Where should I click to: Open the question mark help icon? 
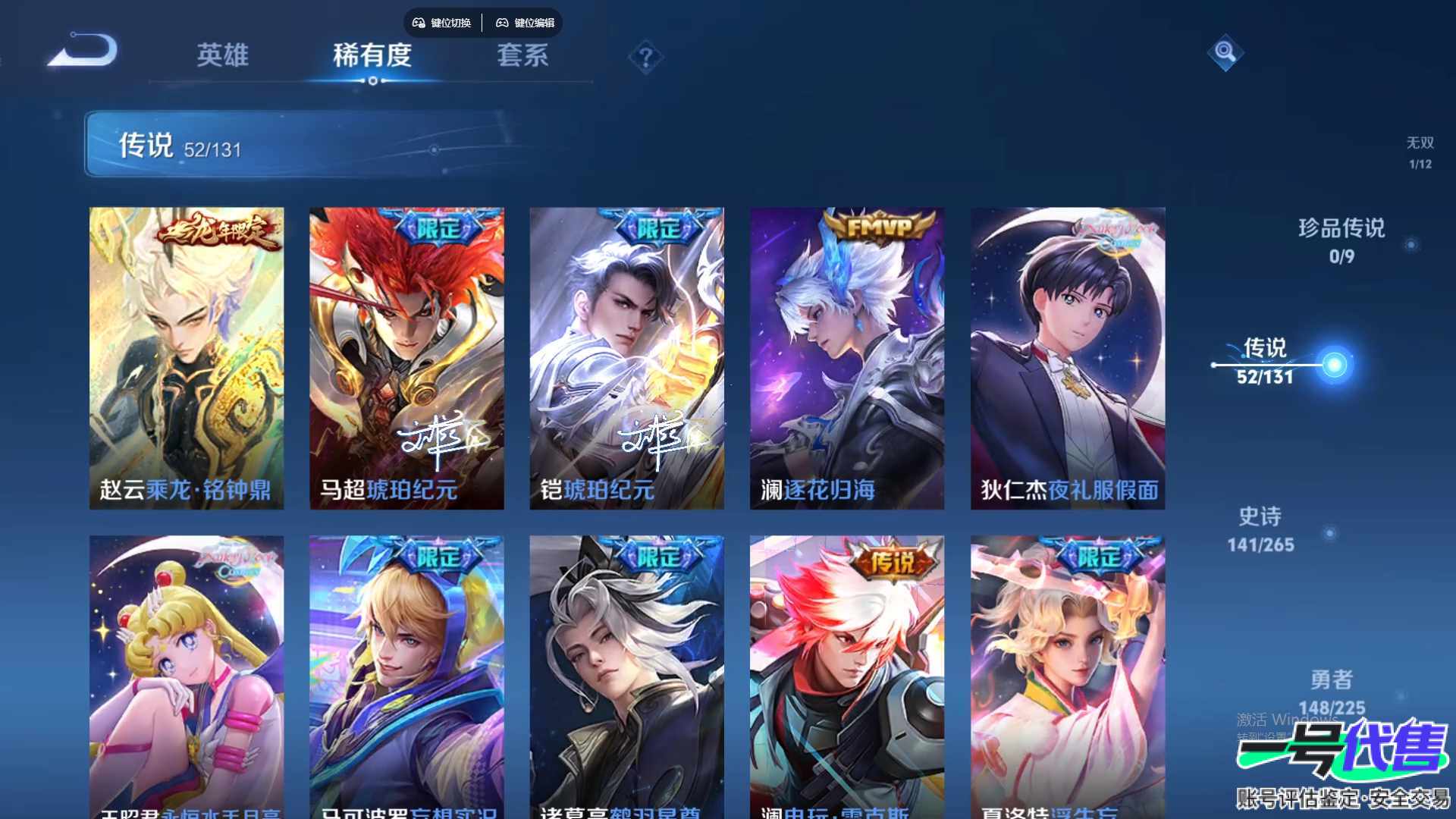[645, 57]
